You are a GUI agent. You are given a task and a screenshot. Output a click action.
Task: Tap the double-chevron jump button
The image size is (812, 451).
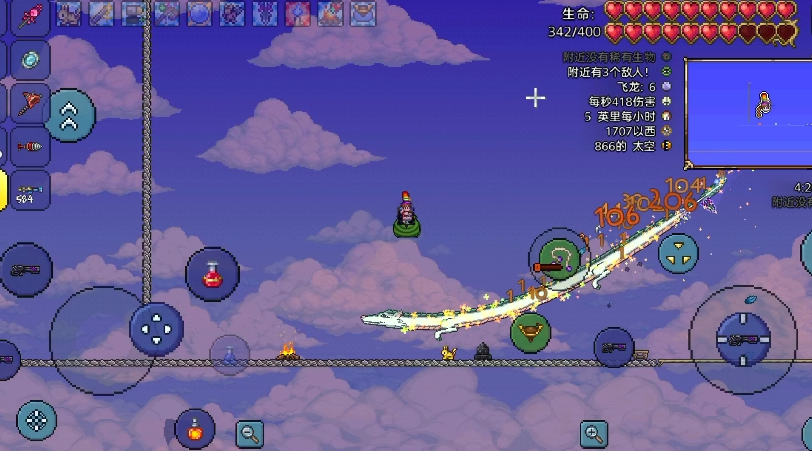coord(70,115)
